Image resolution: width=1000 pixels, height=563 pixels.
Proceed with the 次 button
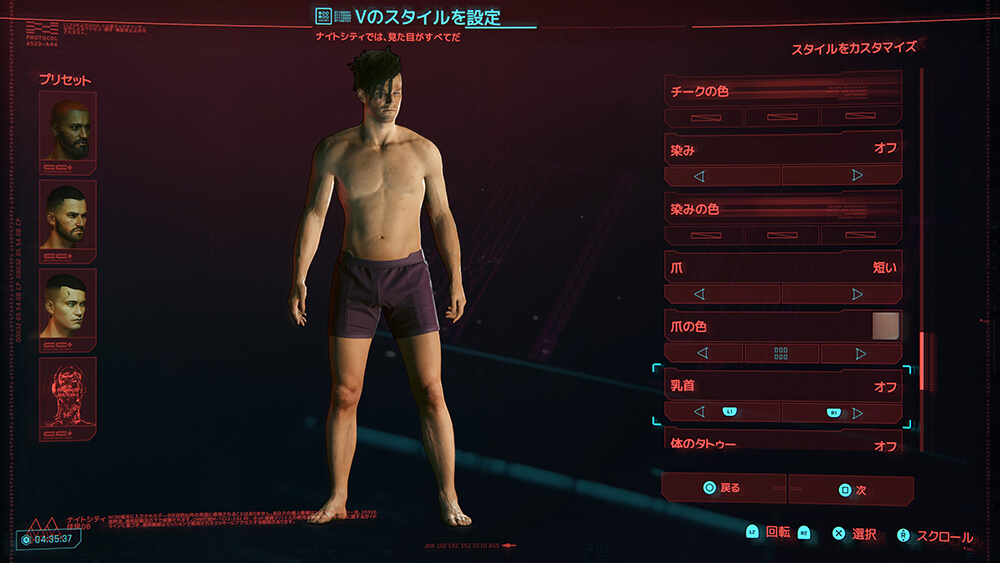coord(850,490)
